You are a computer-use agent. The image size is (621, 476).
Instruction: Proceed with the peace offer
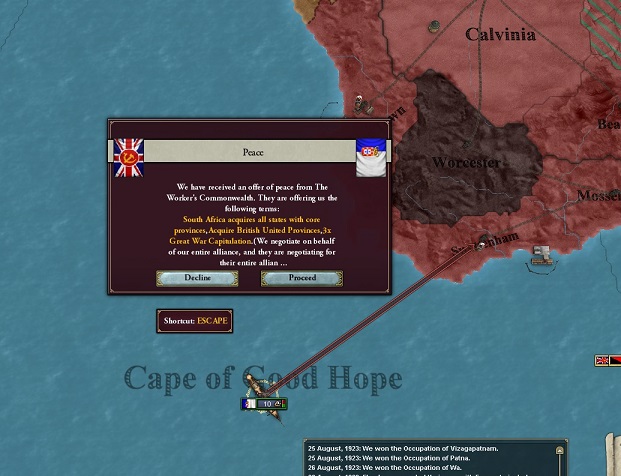click(302, 278)
